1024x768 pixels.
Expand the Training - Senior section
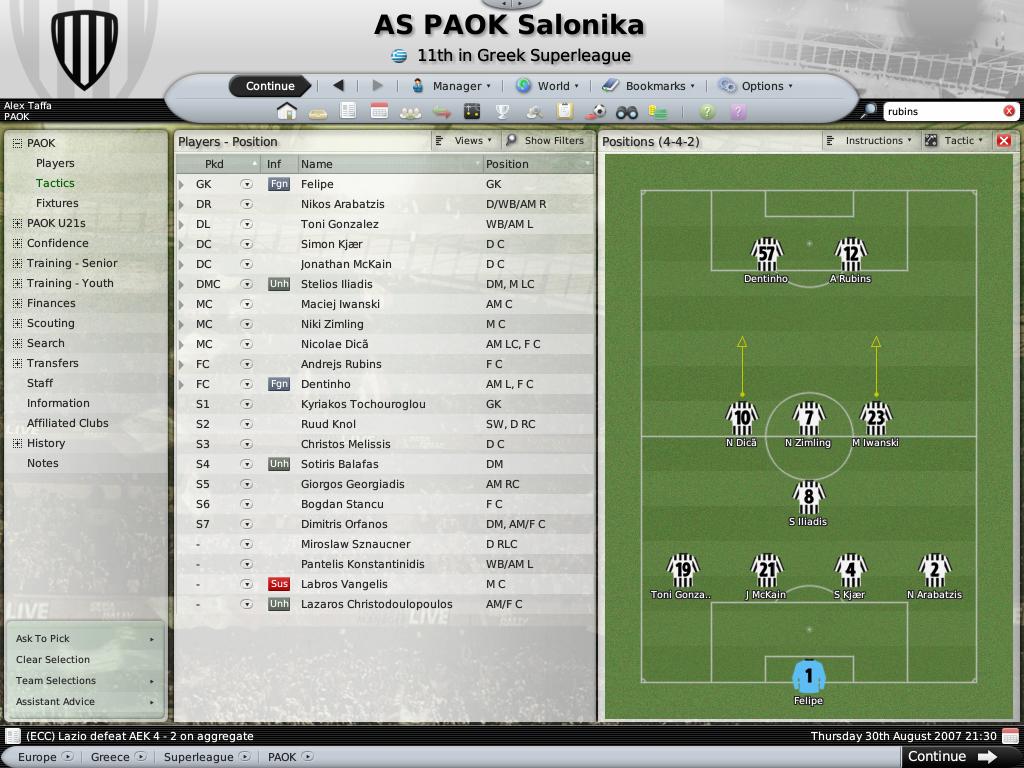coord(17,263)
